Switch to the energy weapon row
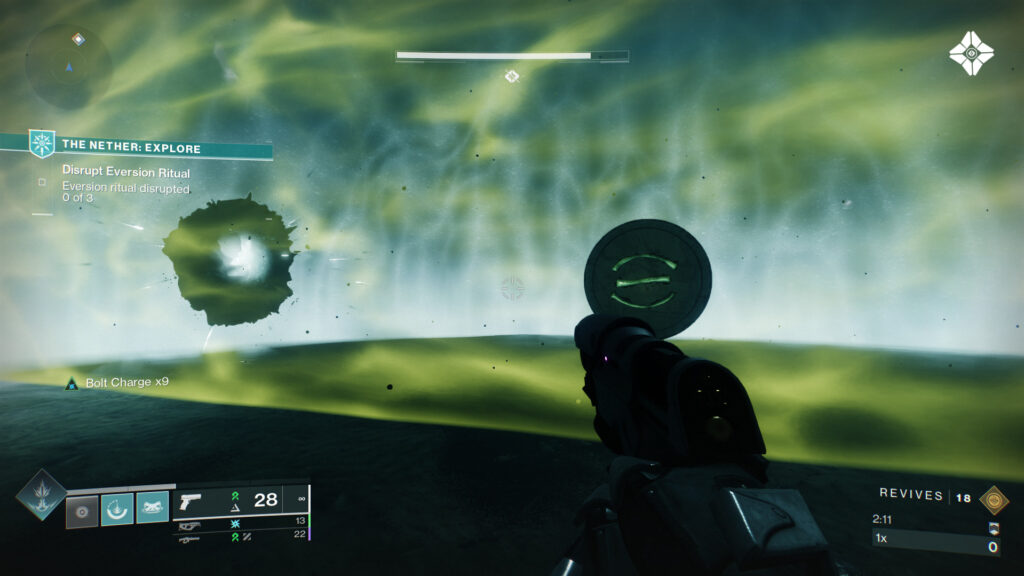The image size is (1024, 576). point(242,523)
